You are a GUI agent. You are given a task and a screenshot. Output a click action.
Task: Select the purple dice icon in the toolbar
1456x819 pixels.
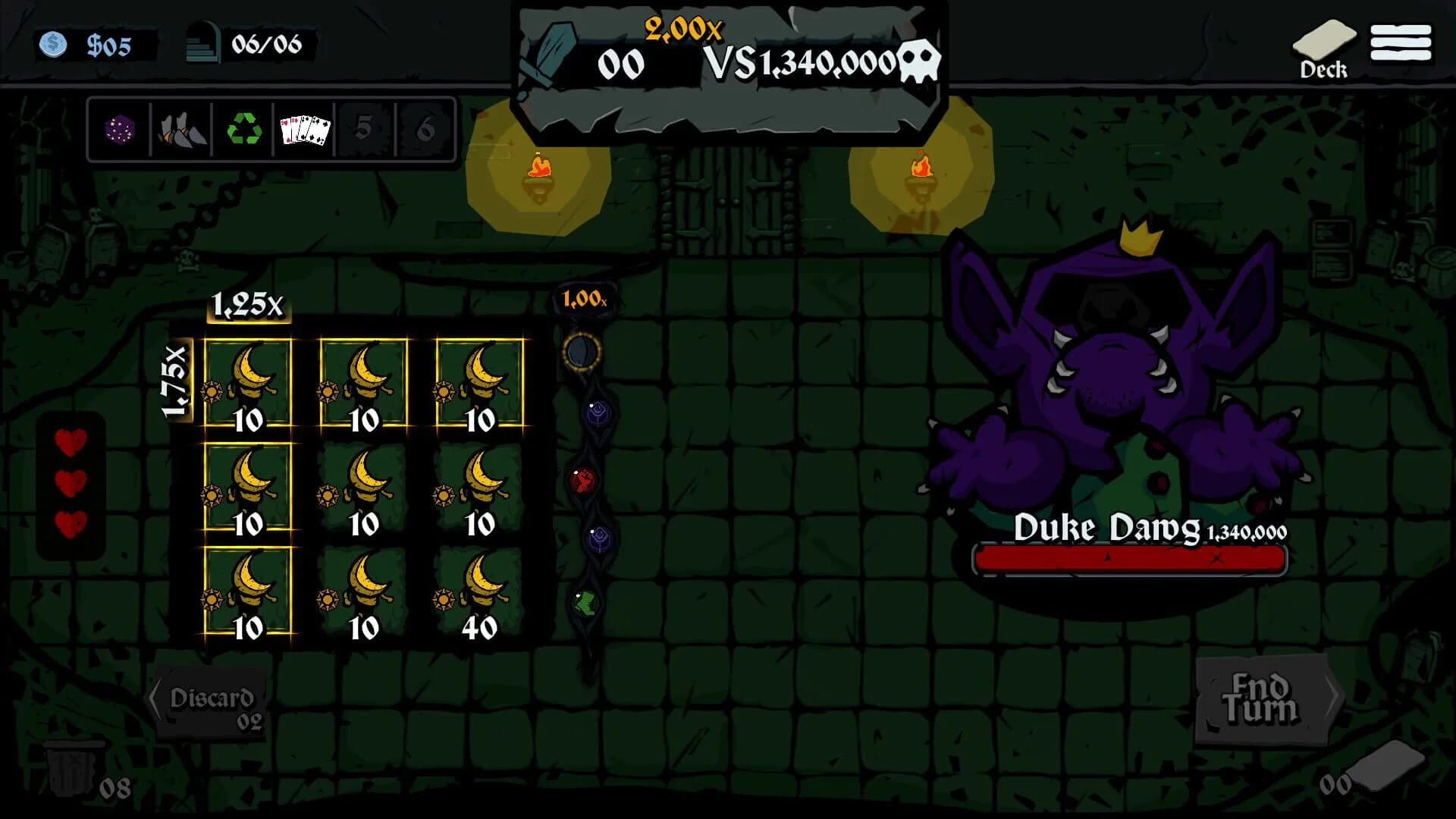click(121, 130)
